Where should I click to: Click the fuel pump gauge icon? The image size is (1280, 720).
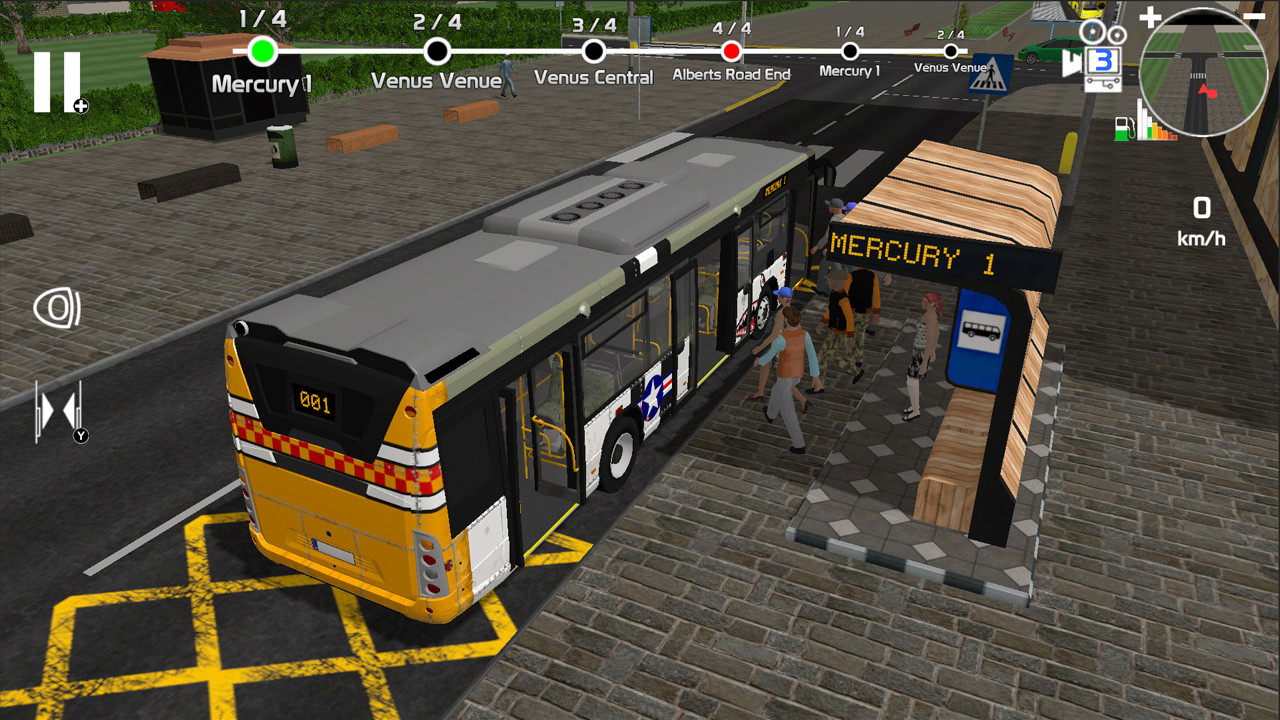click(x=1122, y=129)
